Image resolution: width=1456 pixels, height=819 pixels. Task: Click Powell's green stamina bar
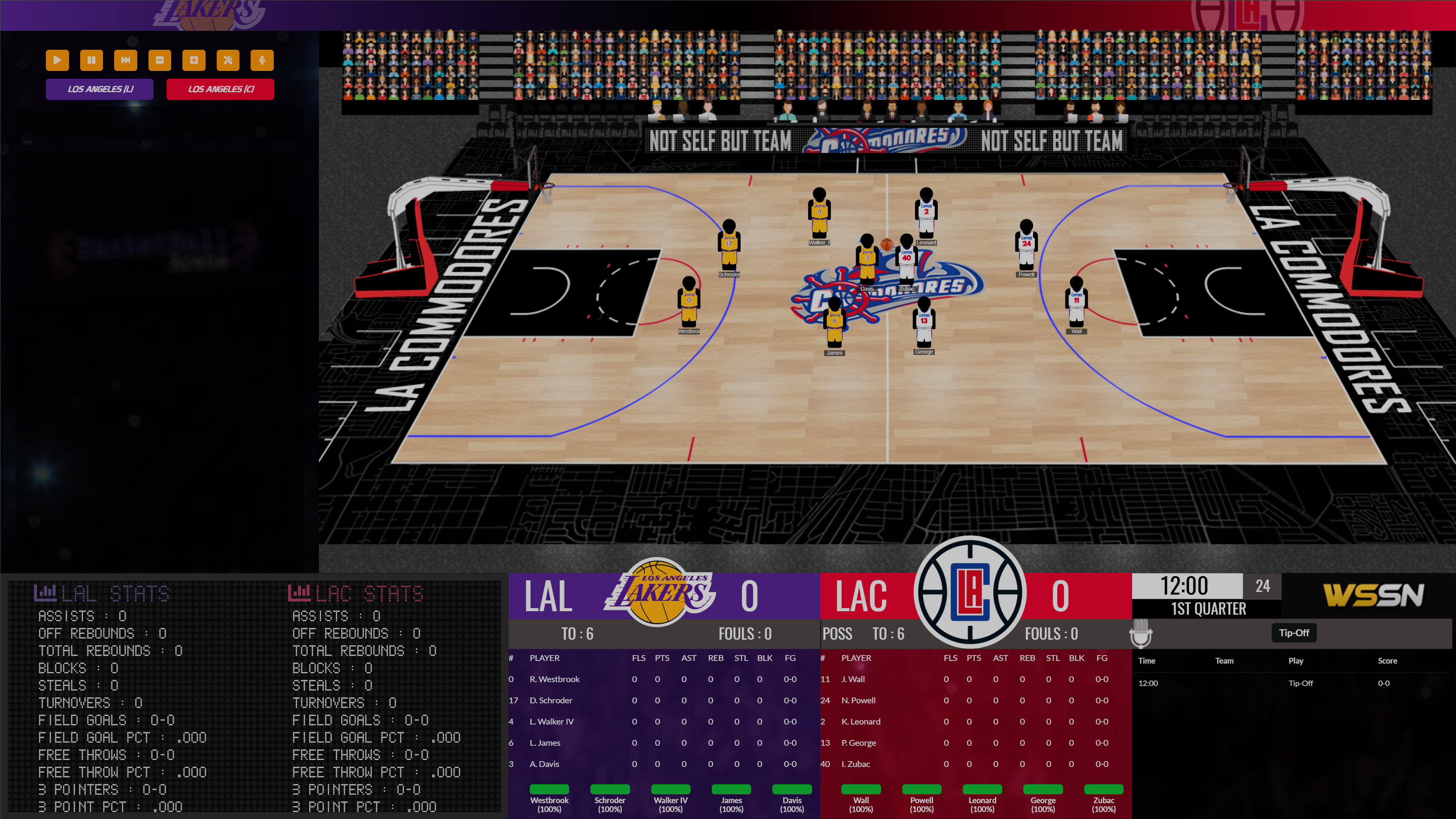921,789
